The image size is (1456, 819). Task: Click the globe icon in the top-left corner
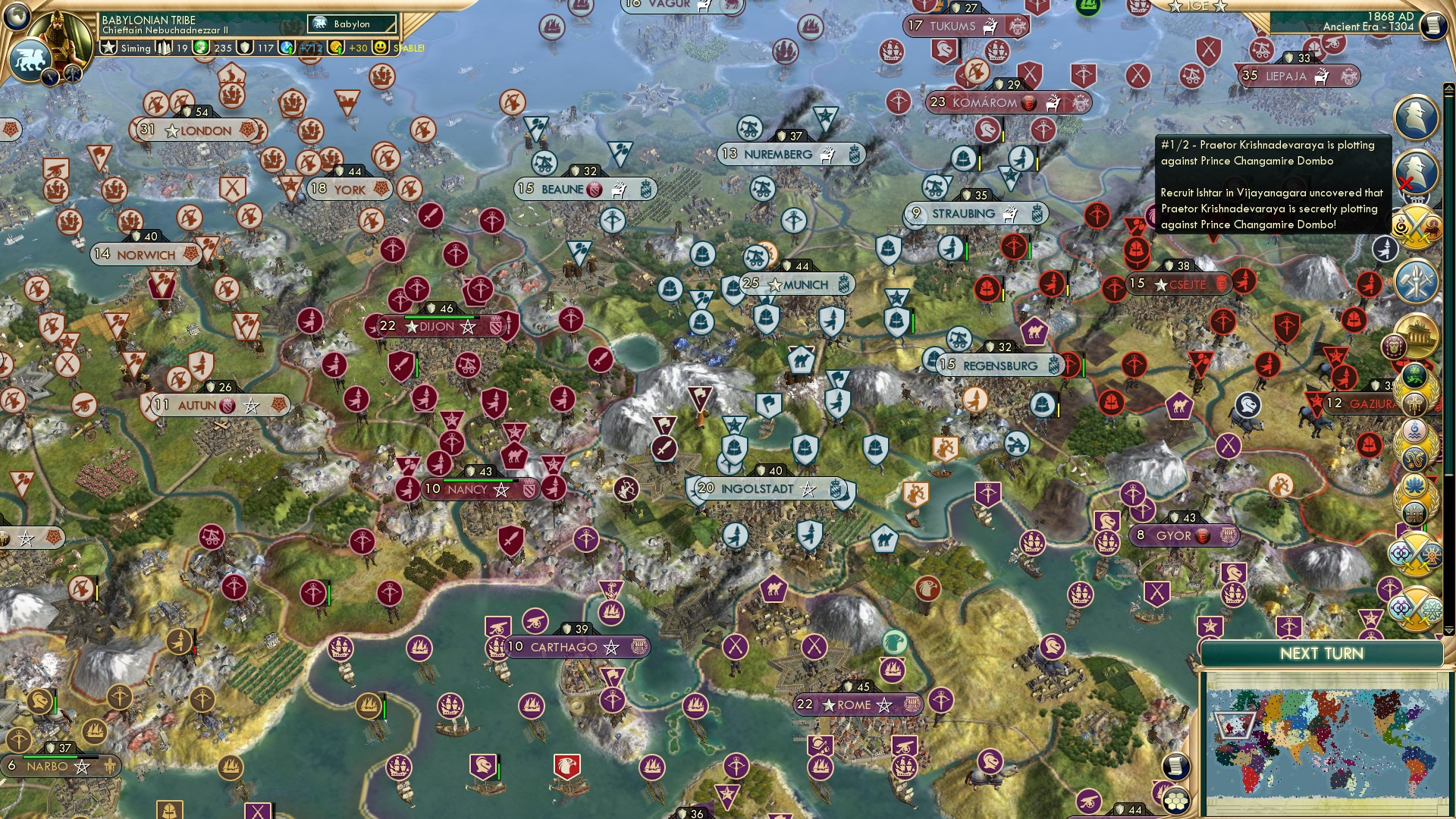17,17
